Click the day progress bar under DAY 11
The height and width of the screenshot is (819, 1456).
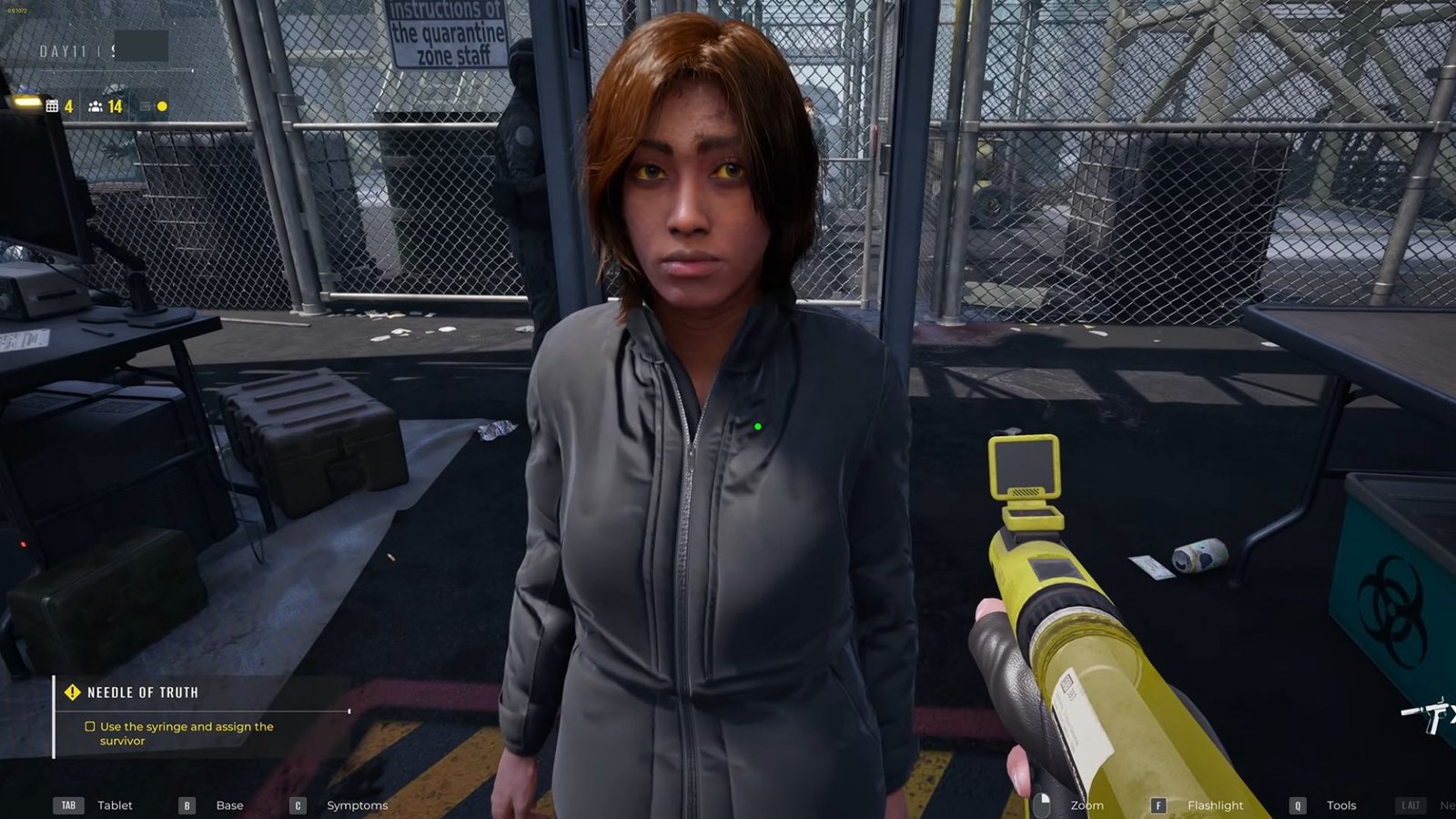[116, 71]
